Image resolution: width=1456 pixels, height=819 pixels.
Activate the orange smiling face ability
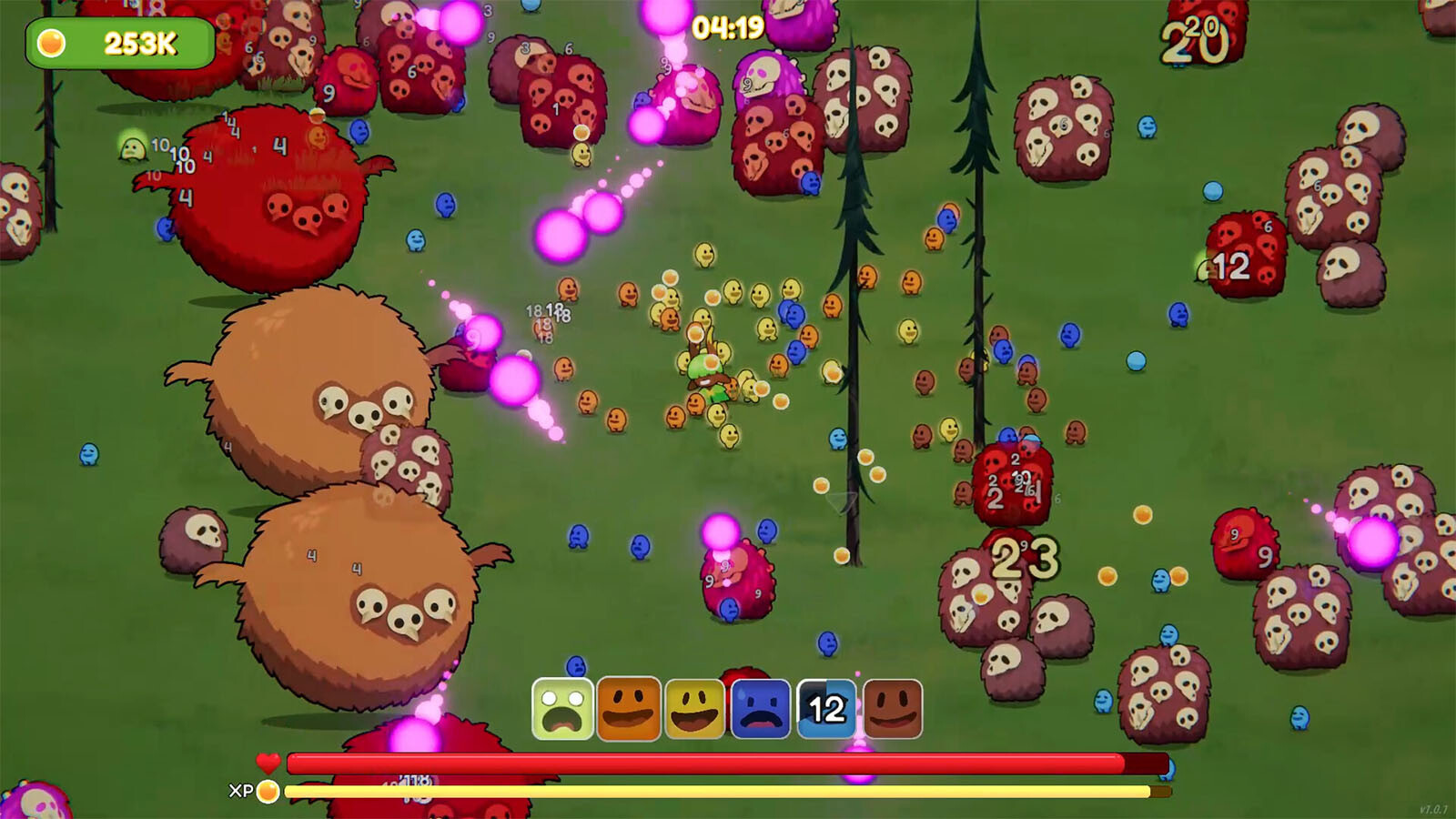click(x=629, y=709)
